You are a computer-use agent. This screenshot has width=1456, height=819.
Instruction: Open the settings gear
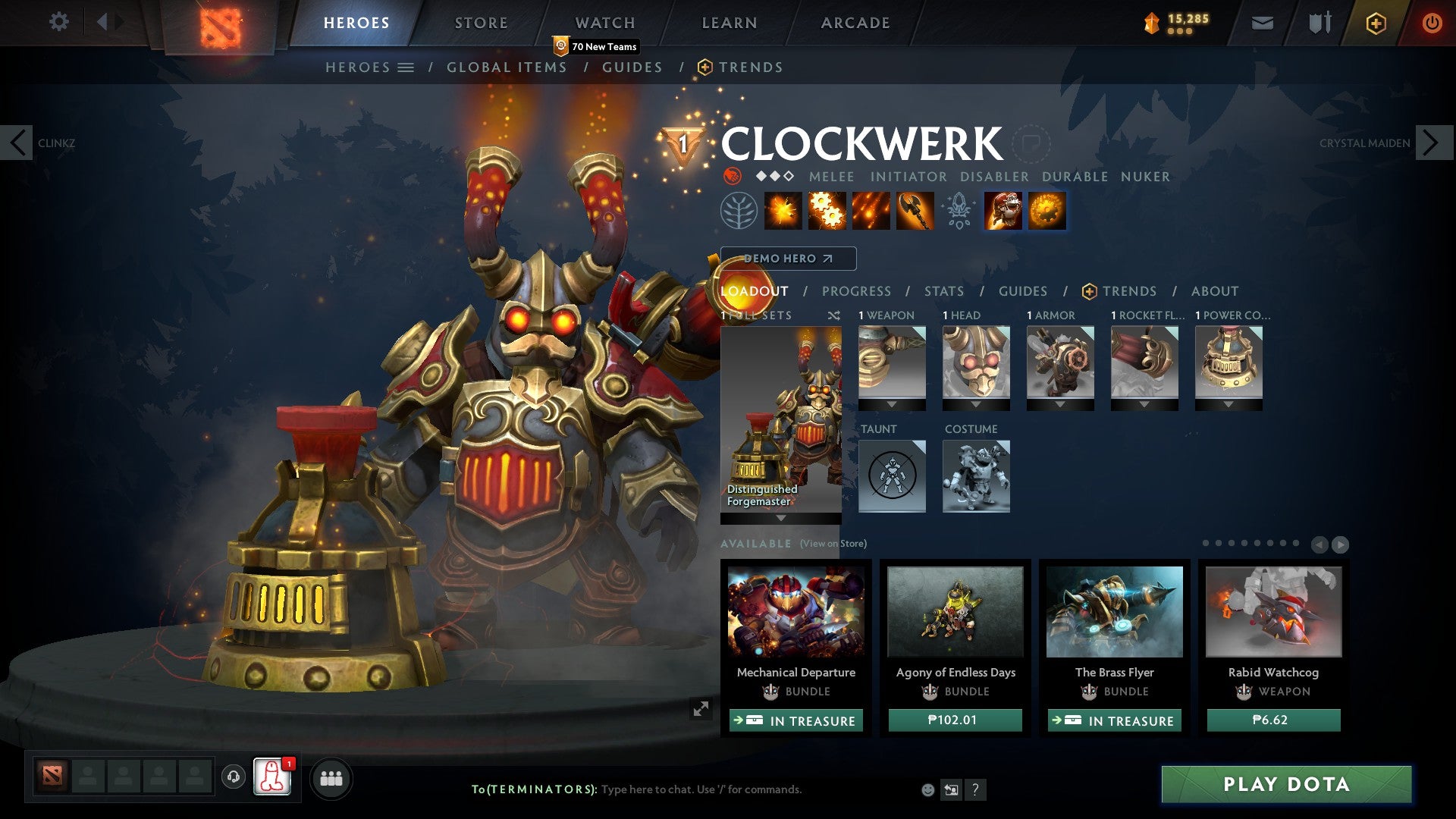coord(59,21)
